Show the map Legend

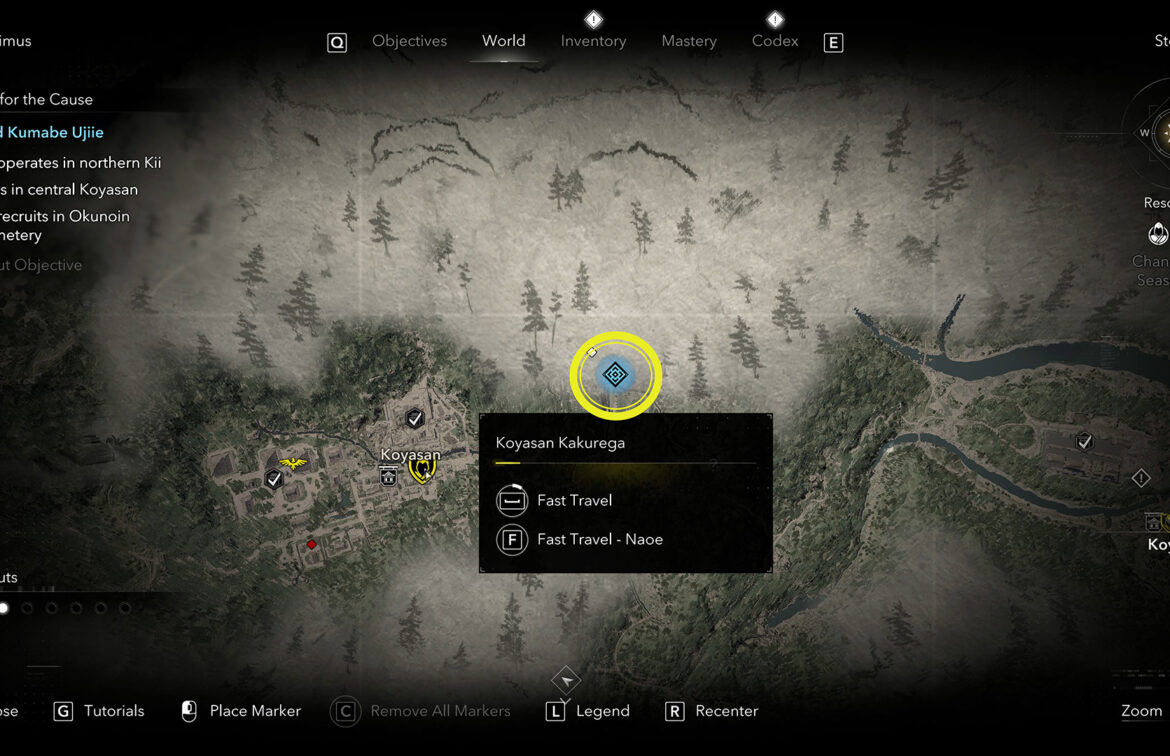click(602, 711)
